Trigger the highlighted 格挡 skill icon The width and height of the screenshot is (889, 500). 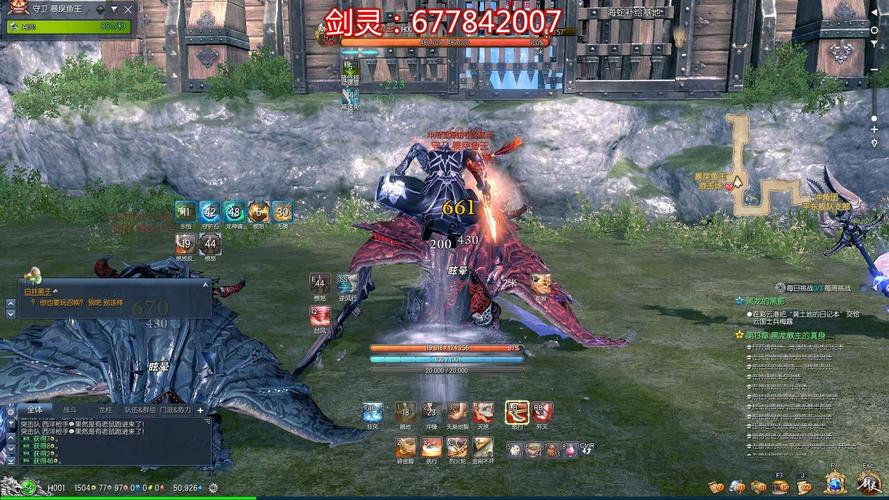coord(516,412)
